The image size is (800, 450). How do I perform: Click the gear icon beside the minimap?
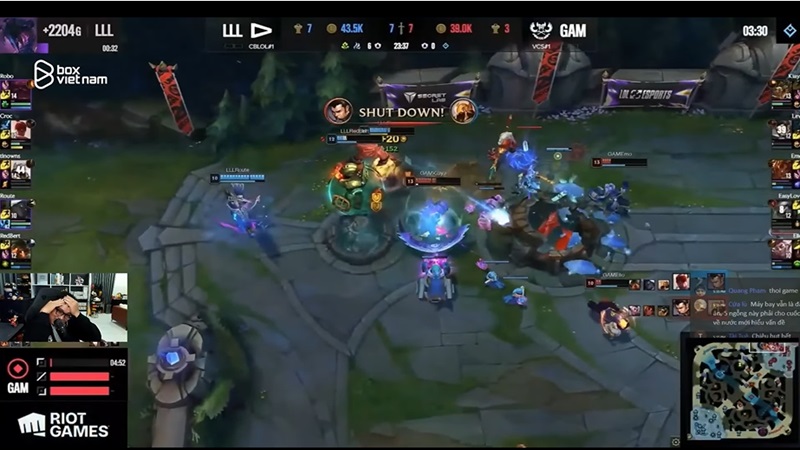coord(676,441)
